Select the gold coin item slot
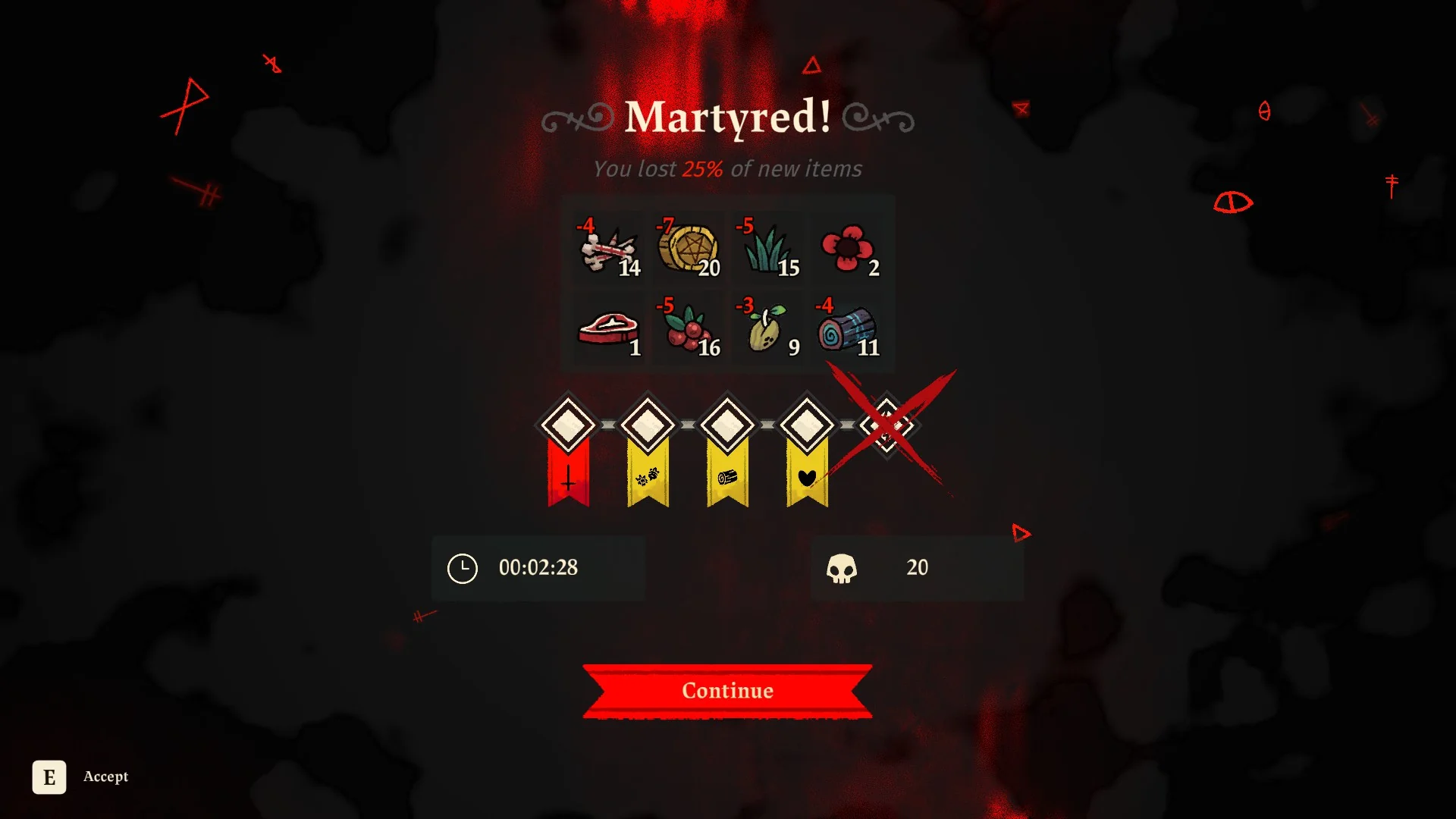Image resolution: width=1456 pixels, height=819 pixels. (689, 249)
